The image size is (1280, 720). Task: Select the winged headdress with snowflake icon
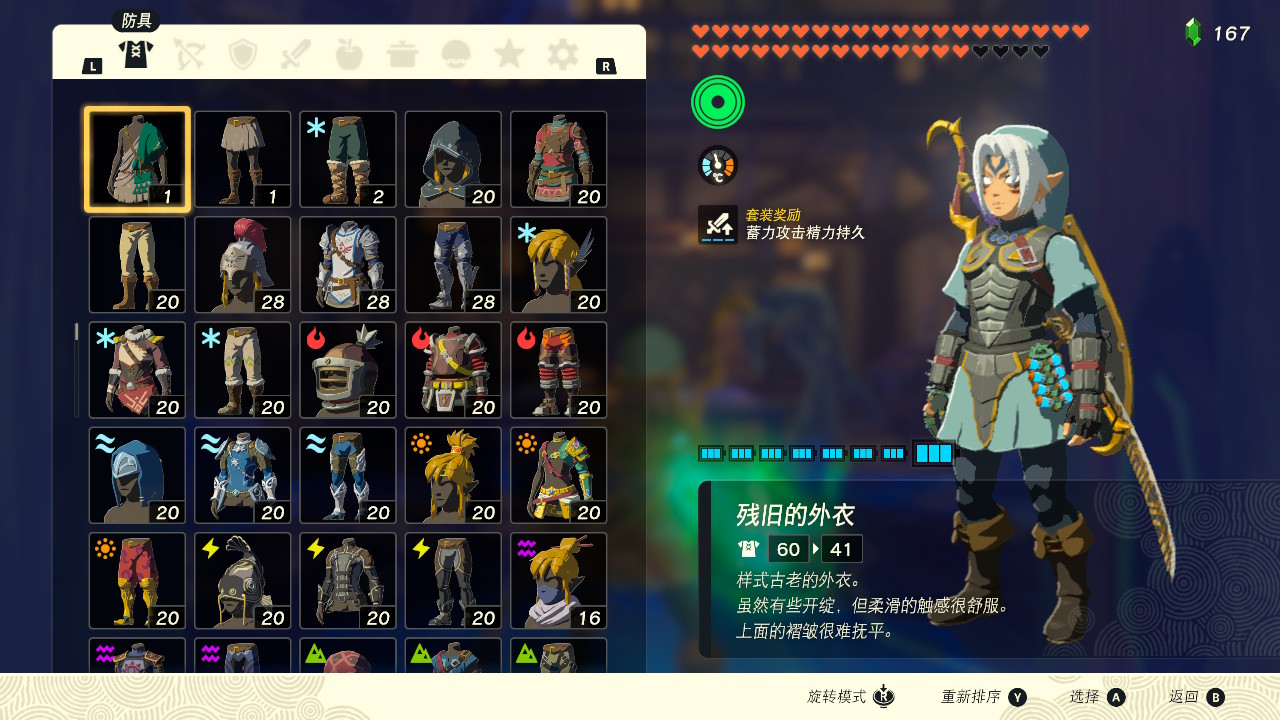click(558, 265)
